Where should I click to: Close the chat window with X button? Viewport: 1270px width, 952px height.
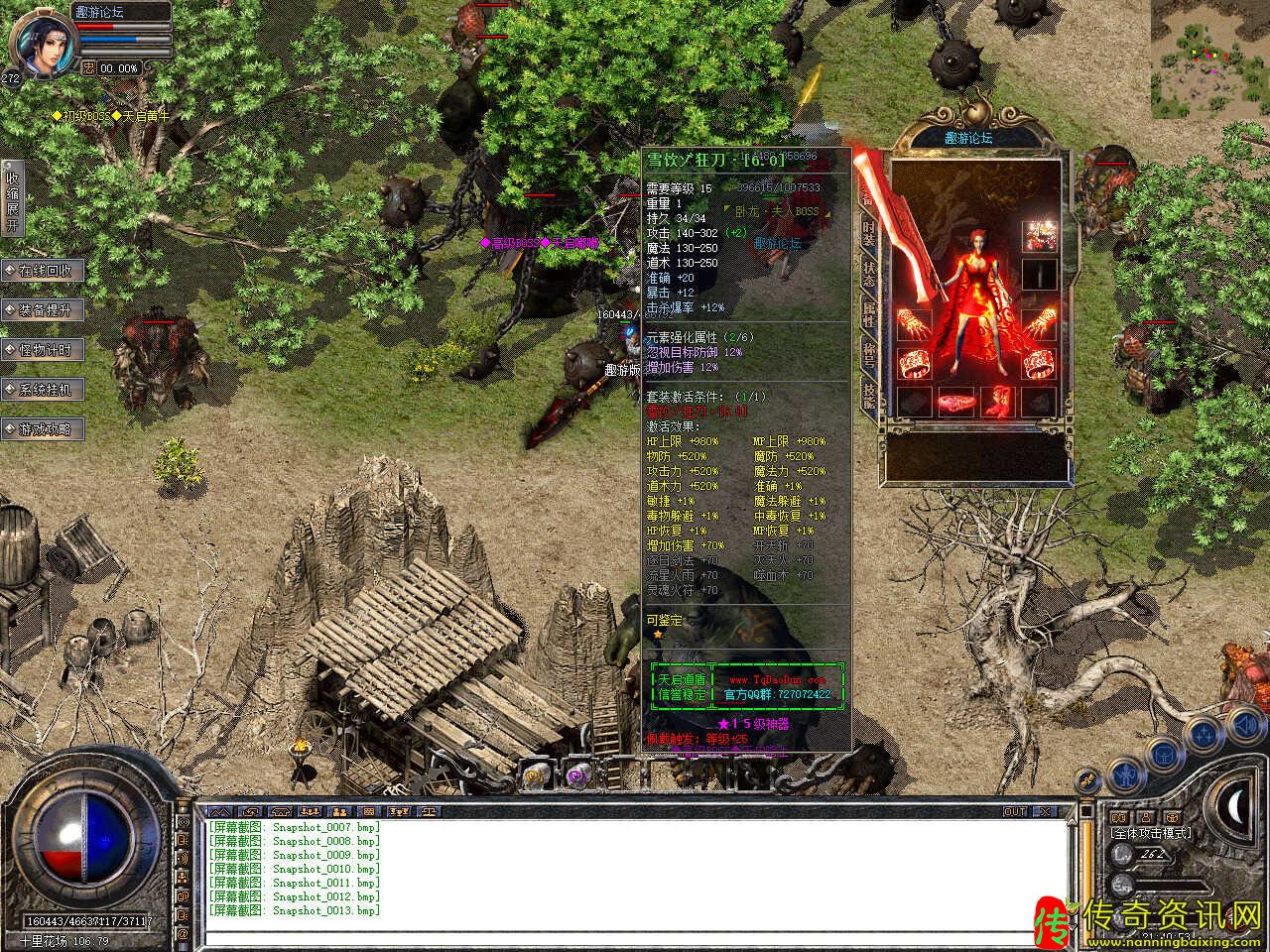(1044, 811)
